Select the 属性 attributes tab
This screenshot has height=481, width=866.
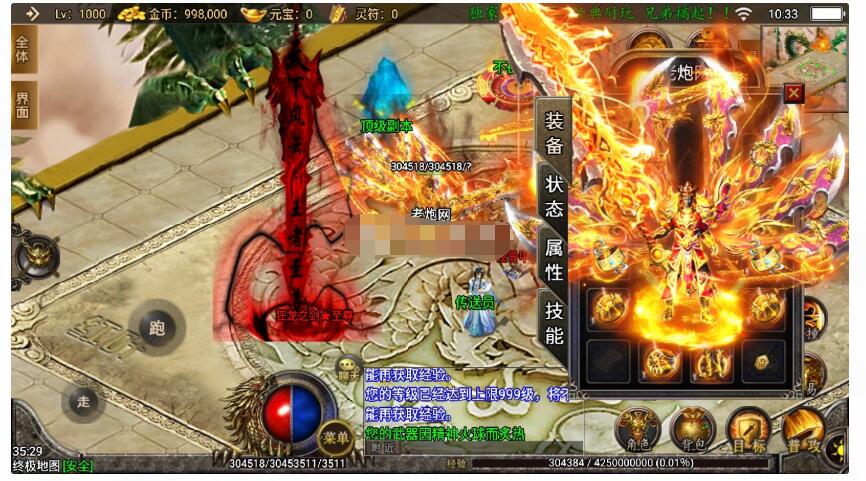click(x=553, y=257)
